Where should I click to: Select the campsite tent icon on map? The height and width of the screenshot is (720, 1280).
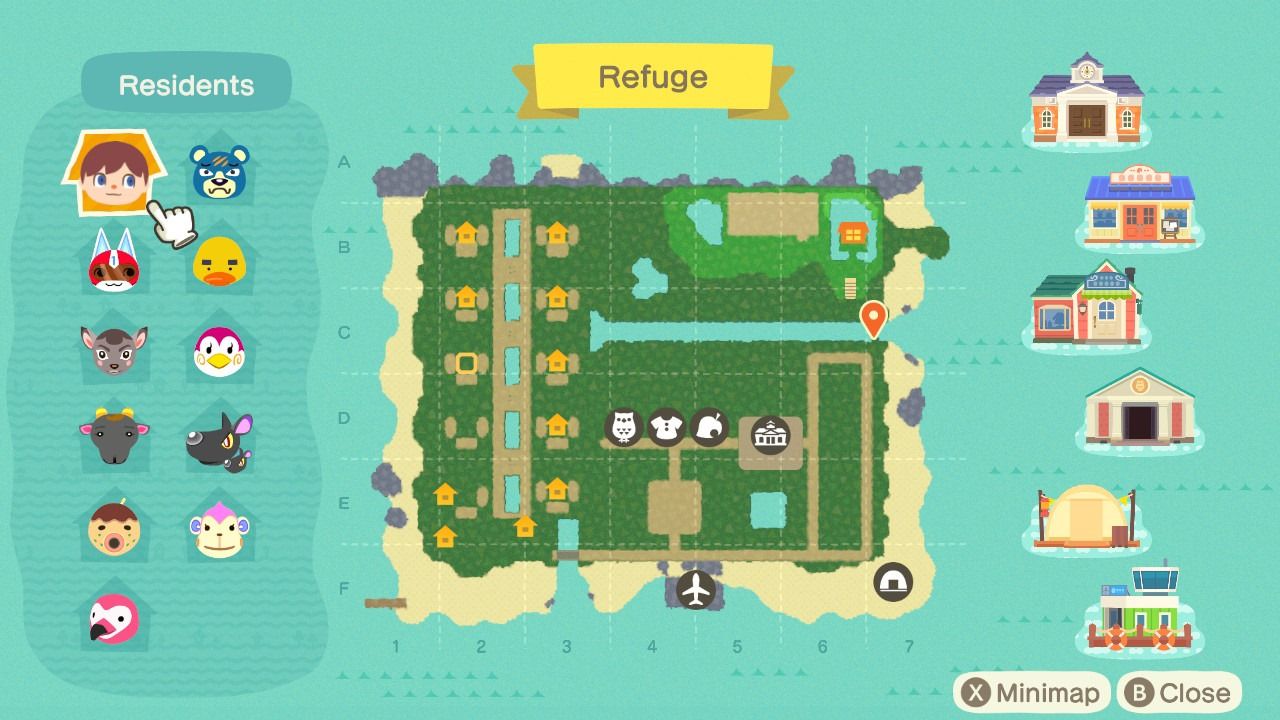[892, 581]
